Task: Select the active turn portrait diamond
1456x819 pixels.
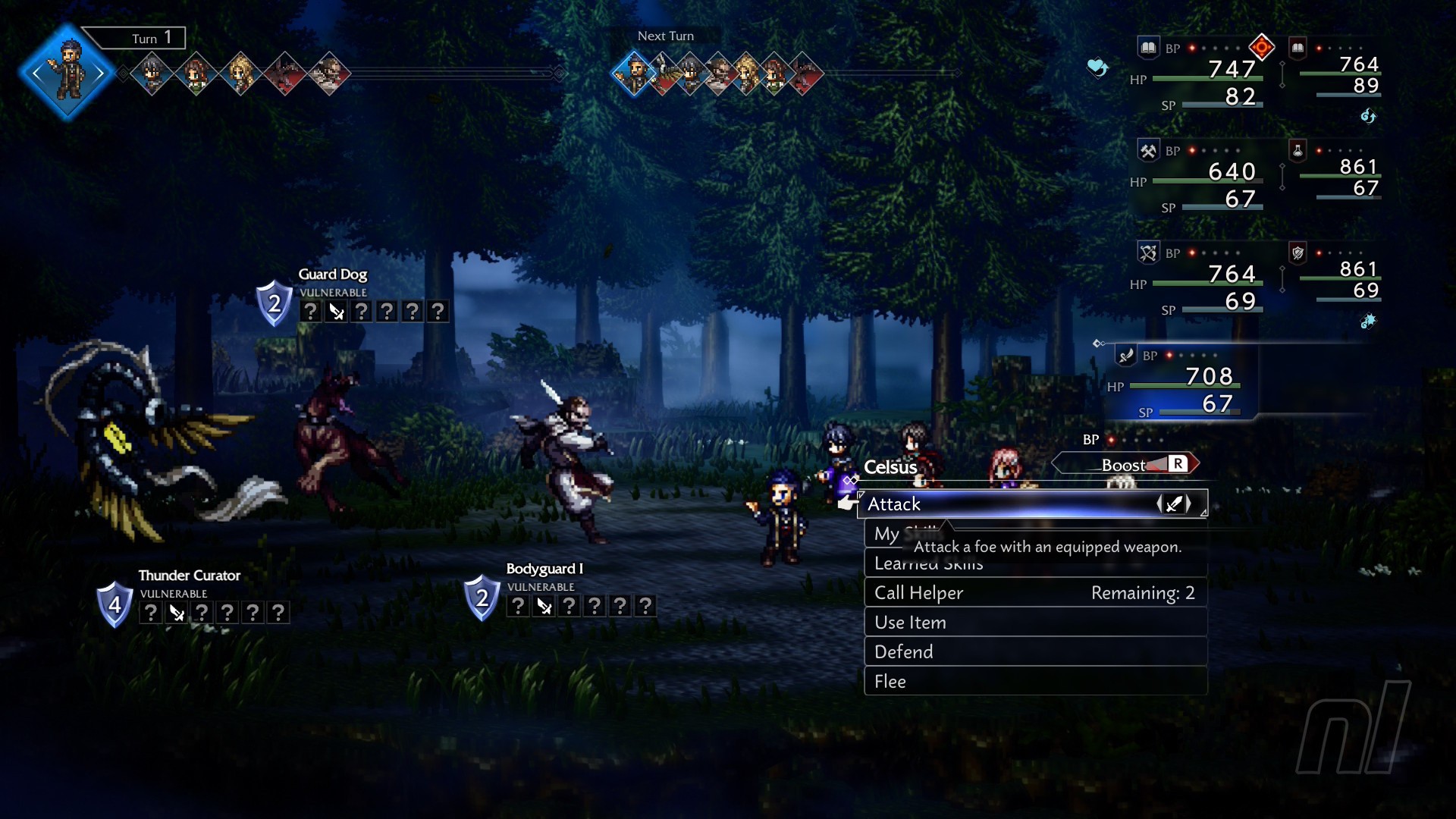Action: pyautogui.click(x=67, y=72)
